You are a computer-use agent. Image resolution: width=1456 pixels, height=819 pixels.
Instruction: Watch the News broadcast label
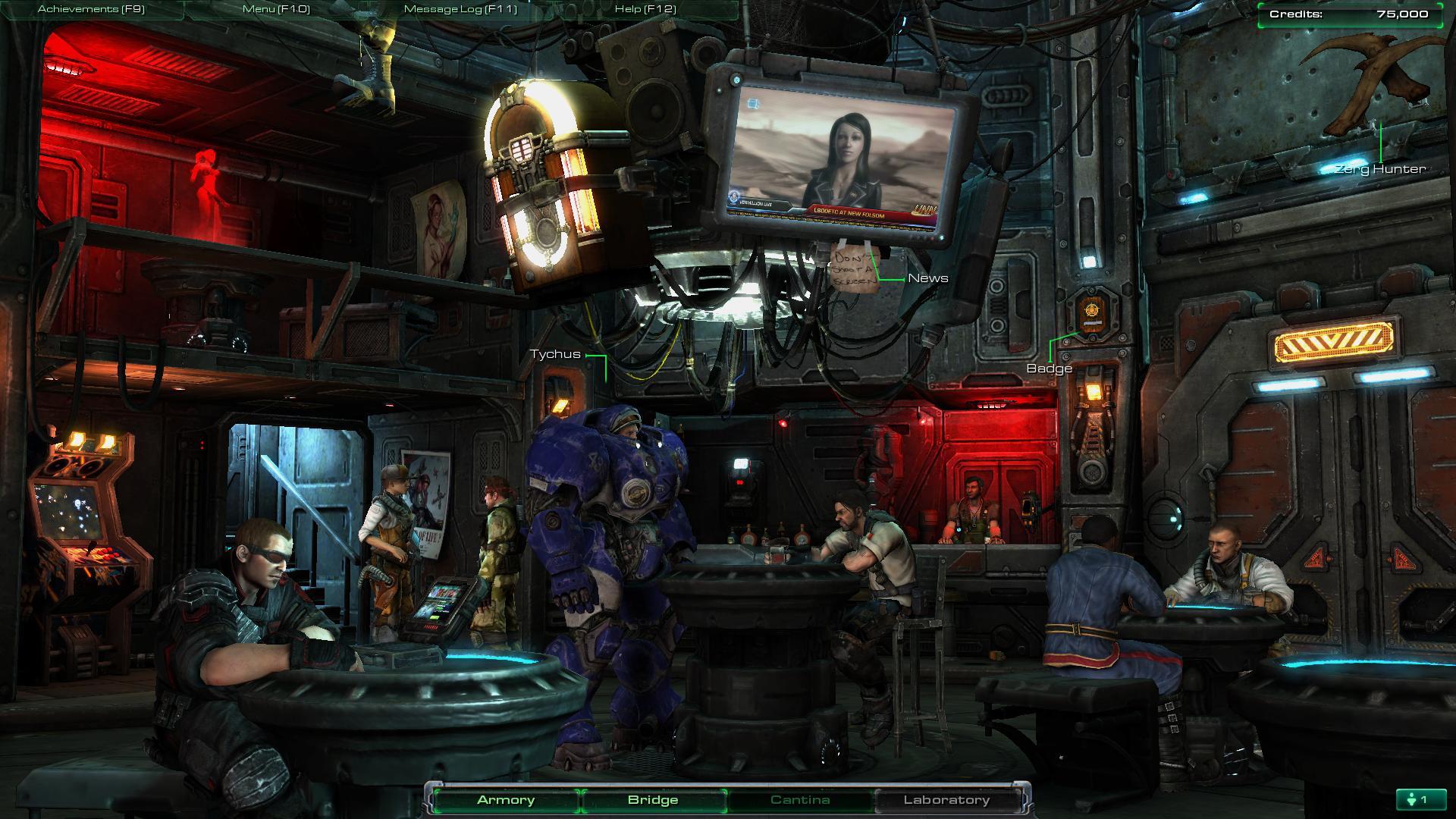928,278
